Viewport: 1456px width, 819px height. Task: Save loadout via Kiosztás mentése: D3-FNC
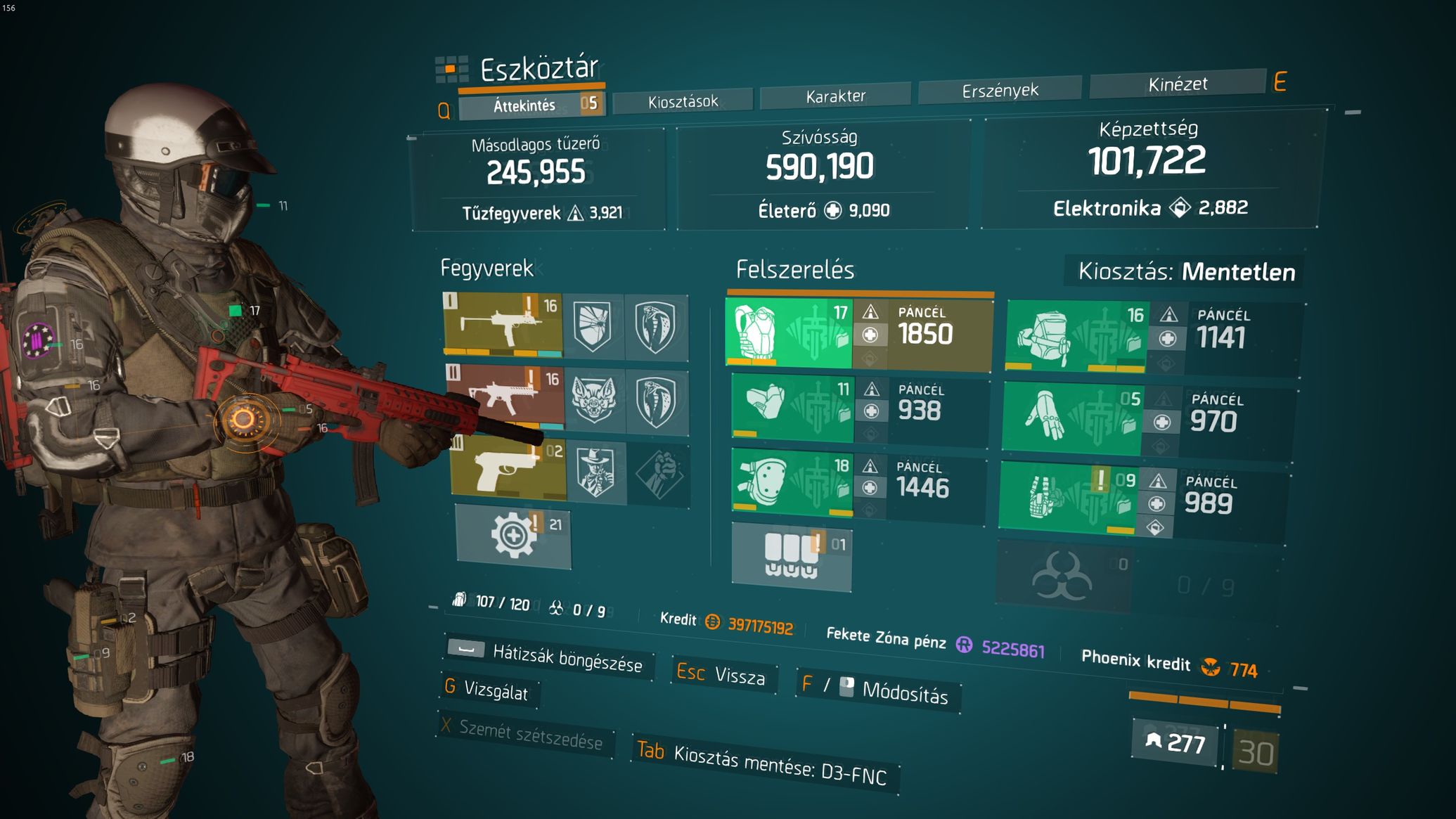coord(765,763)
